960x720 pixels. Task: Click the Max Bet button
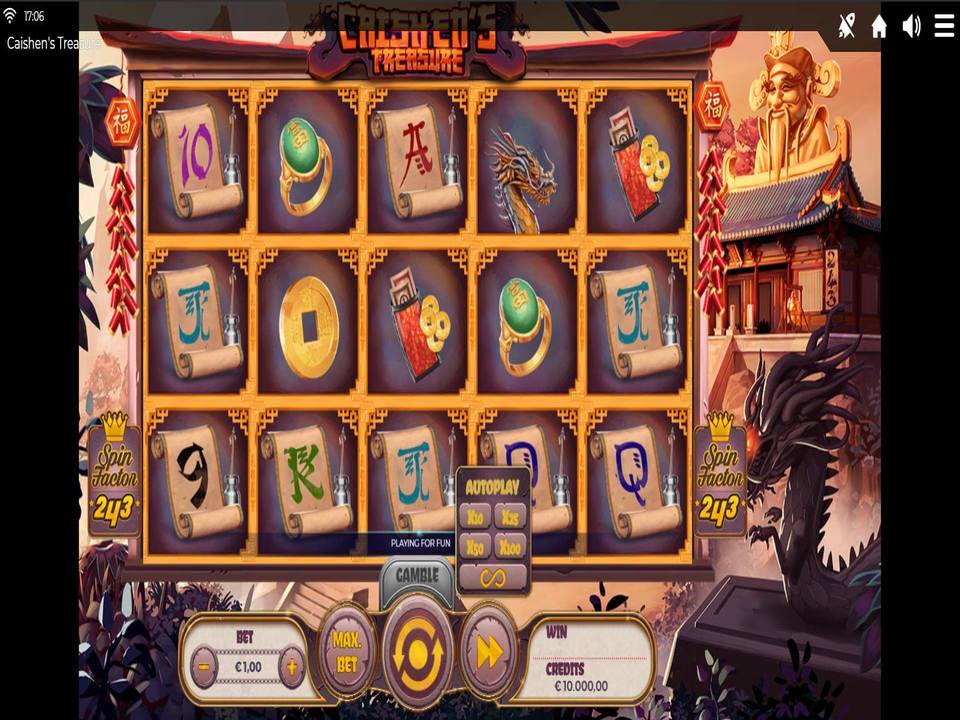(347, 651)
